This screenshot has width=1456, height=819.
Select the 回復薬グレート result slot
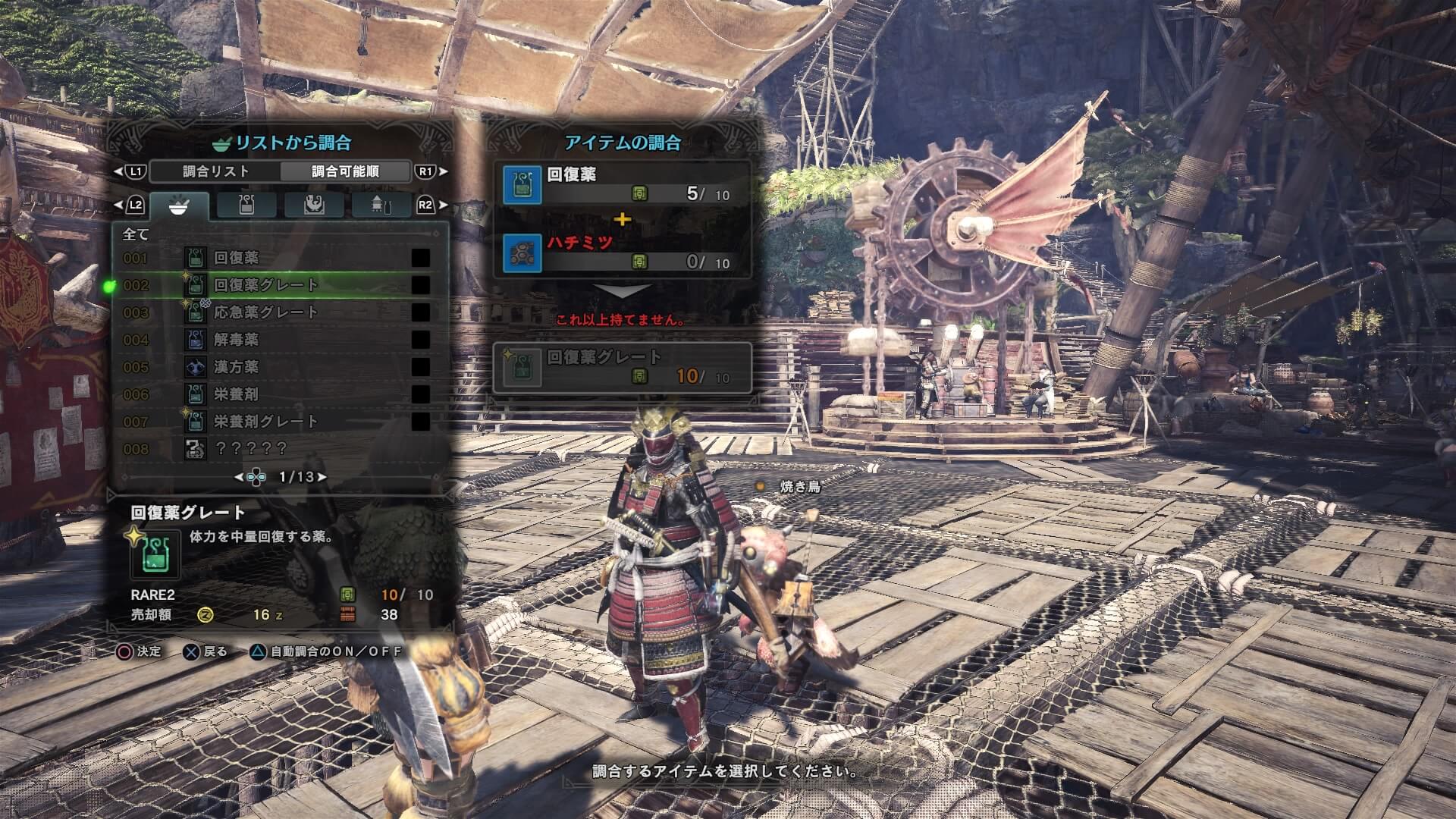tap(622, 367)
